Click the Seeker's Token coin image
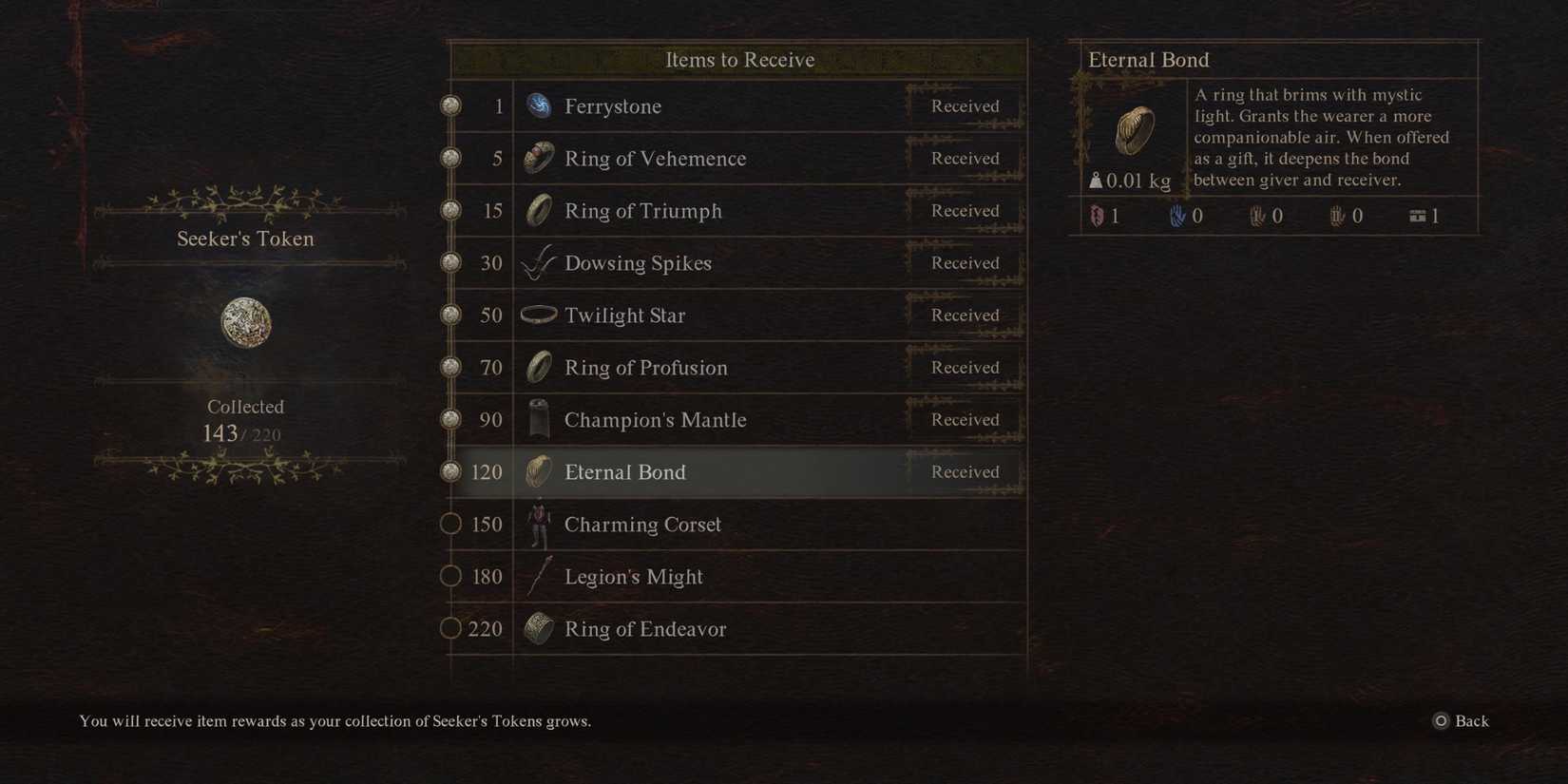 (x=245, y=322)
